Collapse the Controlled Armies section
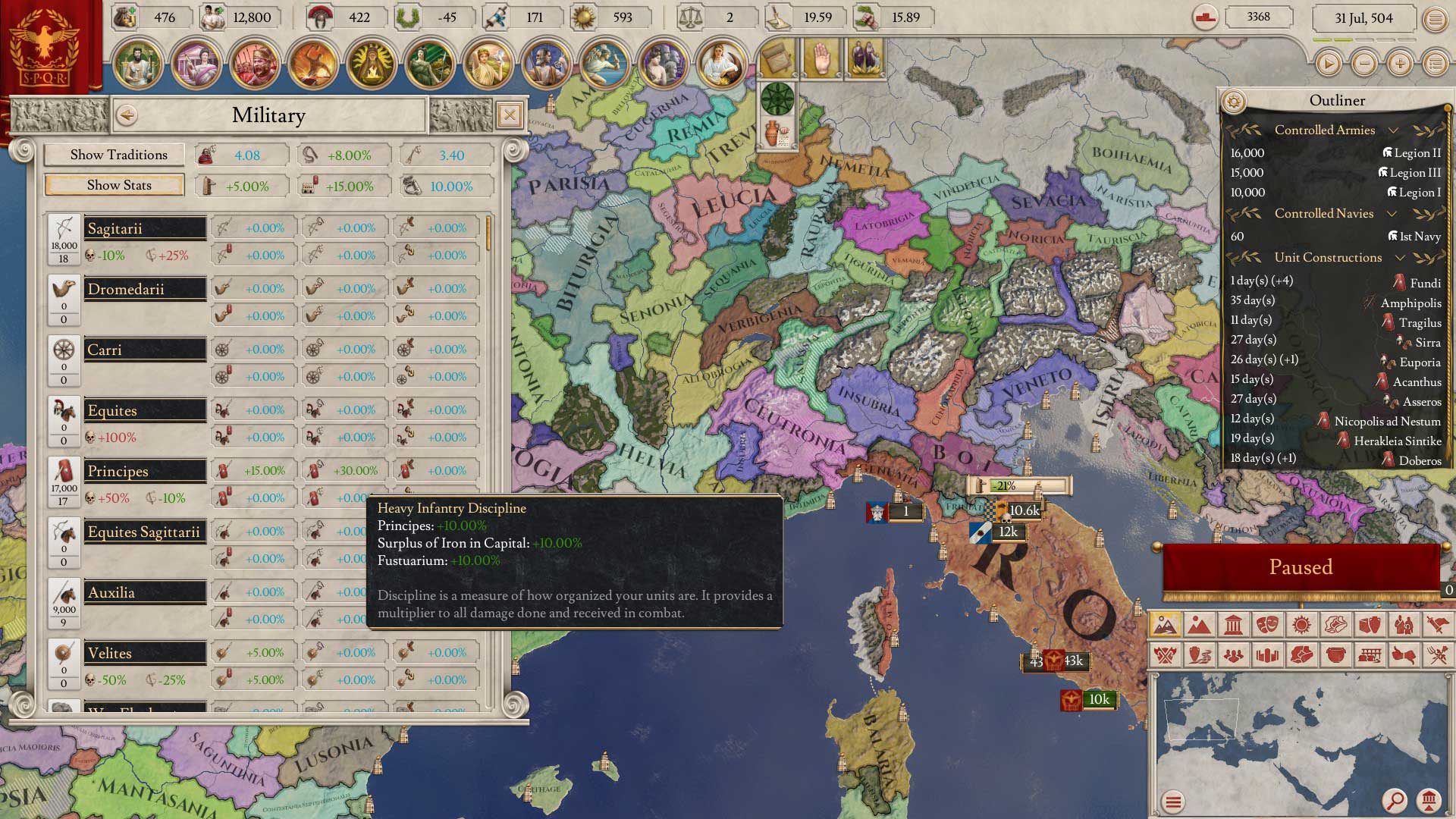1456x819 pixels. point(1393,130)
